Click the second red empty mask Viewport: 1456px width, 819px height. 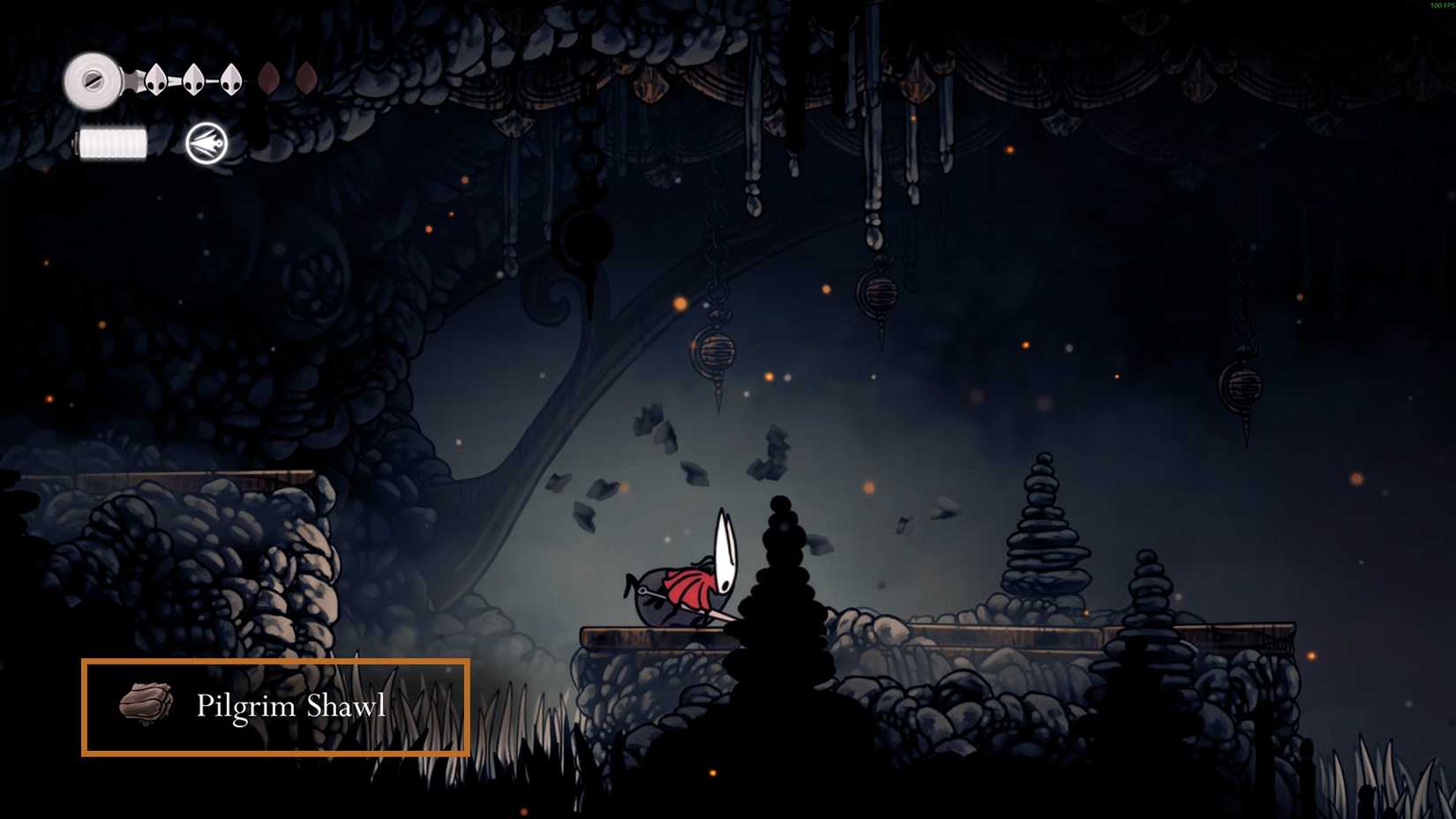[x=305, y=79]
